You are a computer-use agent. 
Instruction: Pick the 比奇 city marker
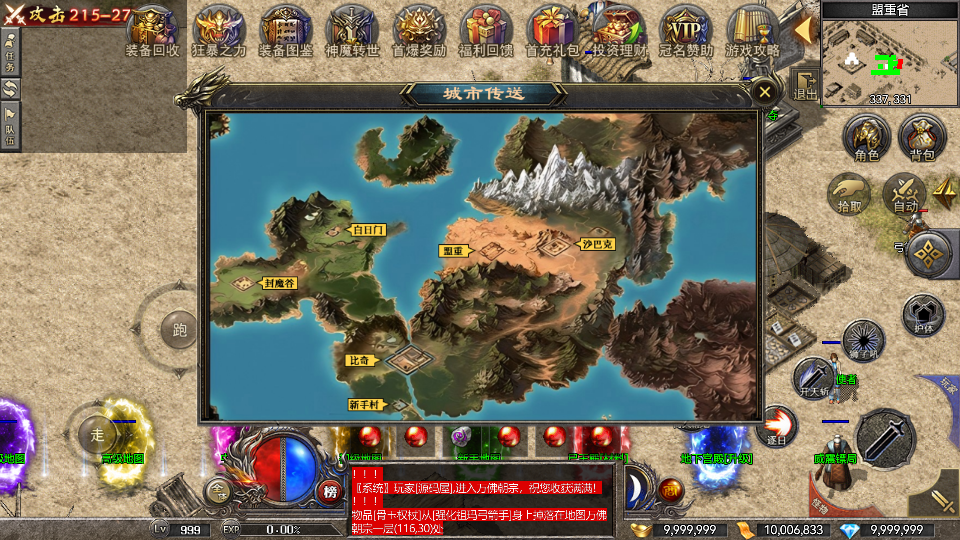tap(360, 360)
